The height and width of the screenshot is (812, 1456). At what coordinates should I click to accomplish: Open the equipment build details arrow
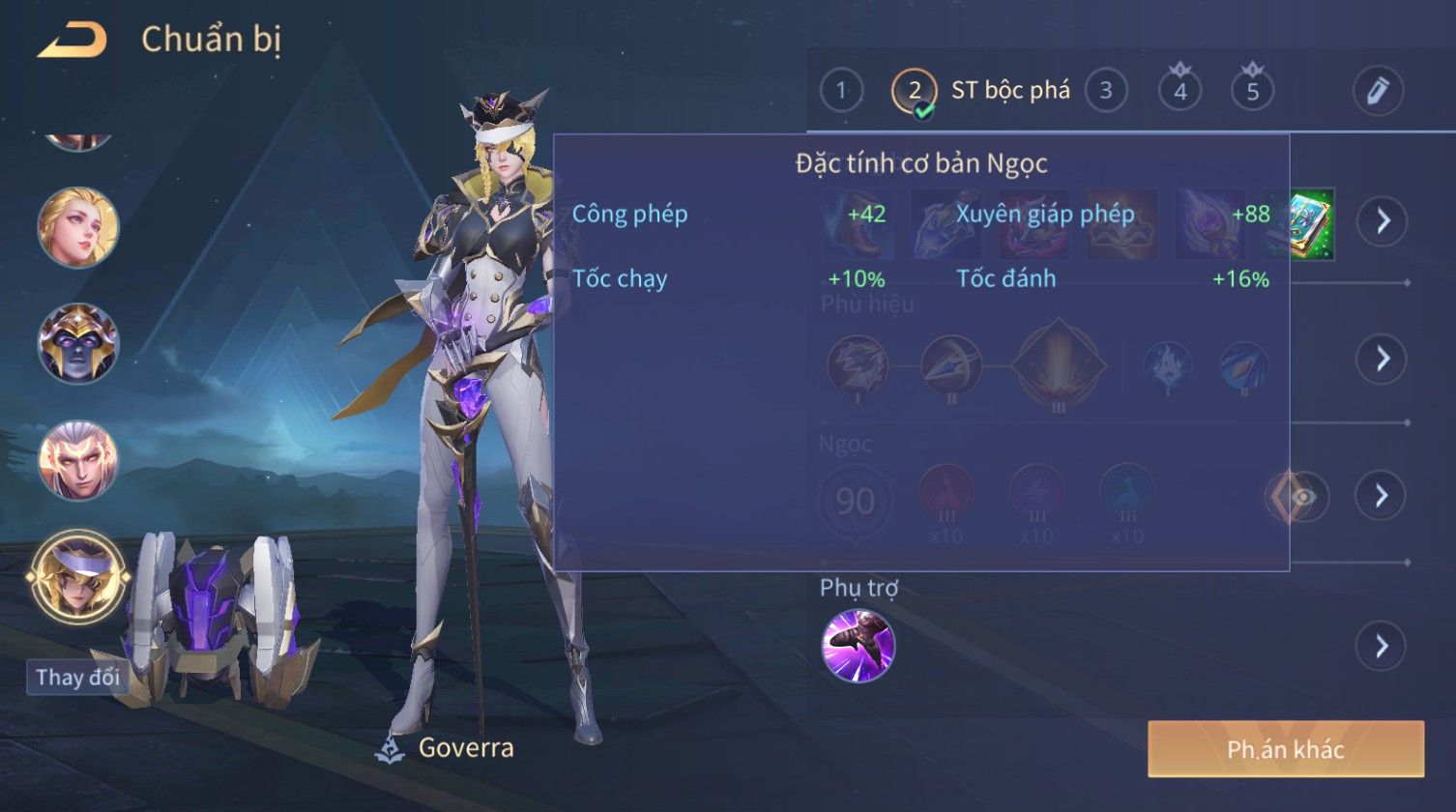point(1382,221)
